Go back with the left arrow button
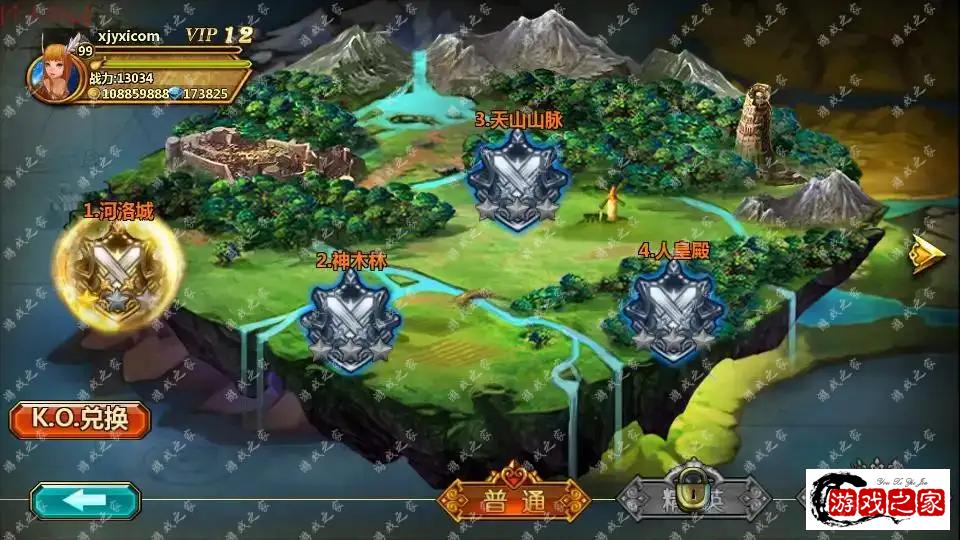The height and width of the screenshot is (540, 960). pos(83,500)
